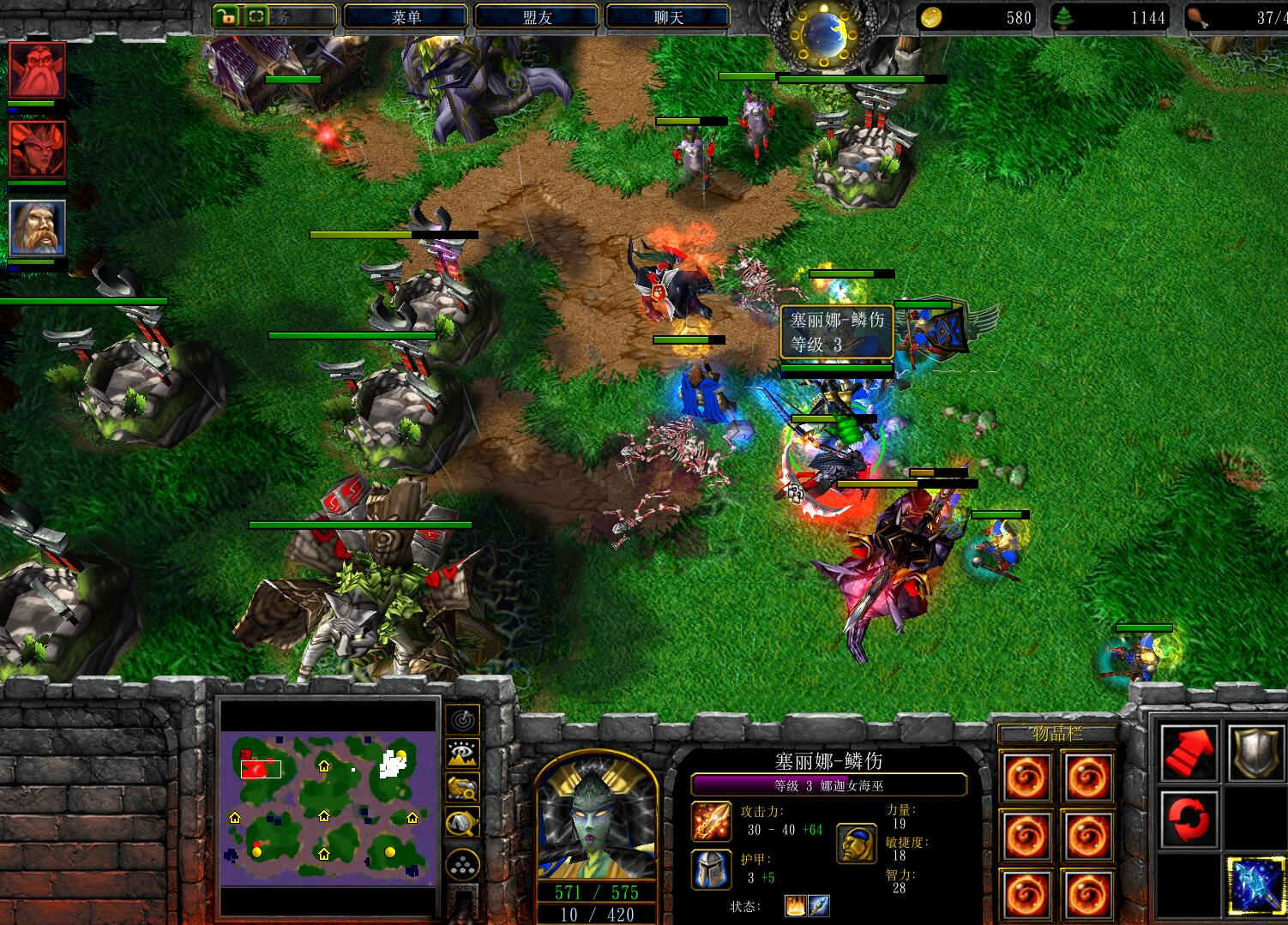Click the green square-frame button beside the padlock
The height and width of the screenshot is (925, 1288).
click(x=256, y=15)
